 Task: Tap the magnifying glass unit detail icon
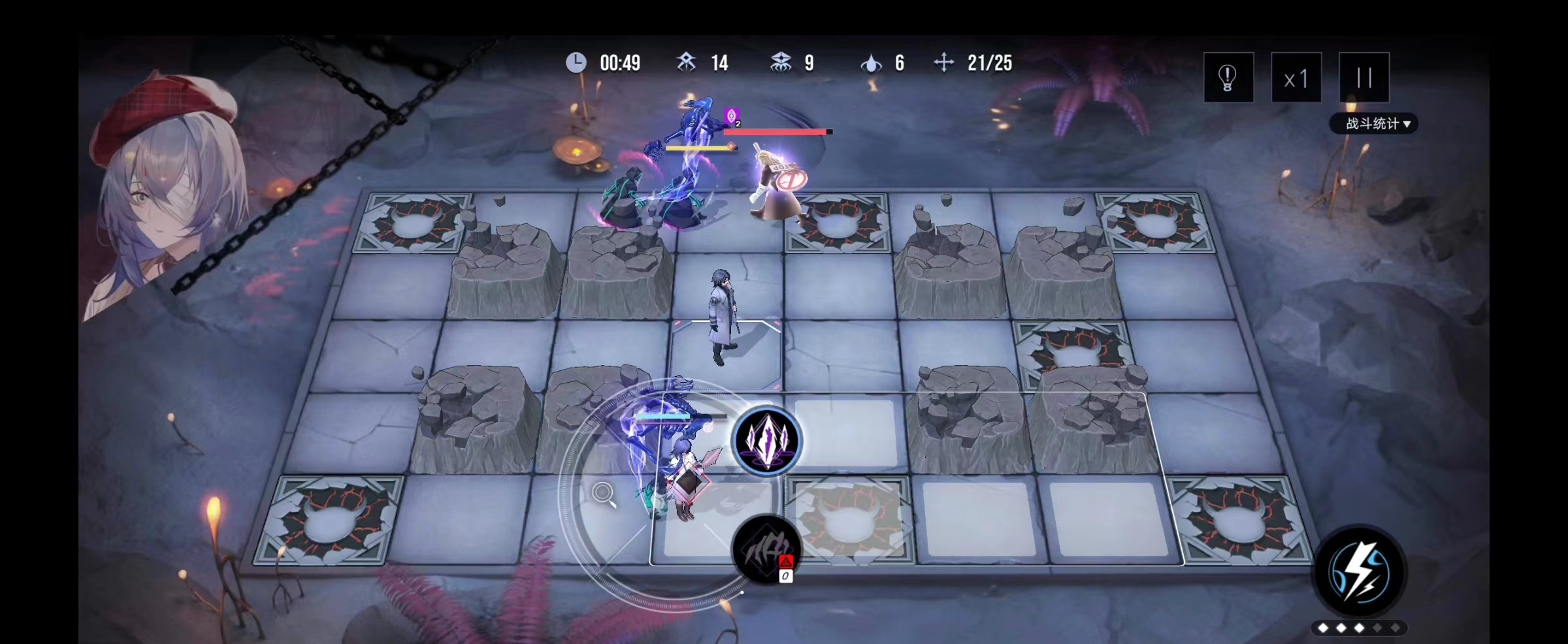[x=604, y=494]
